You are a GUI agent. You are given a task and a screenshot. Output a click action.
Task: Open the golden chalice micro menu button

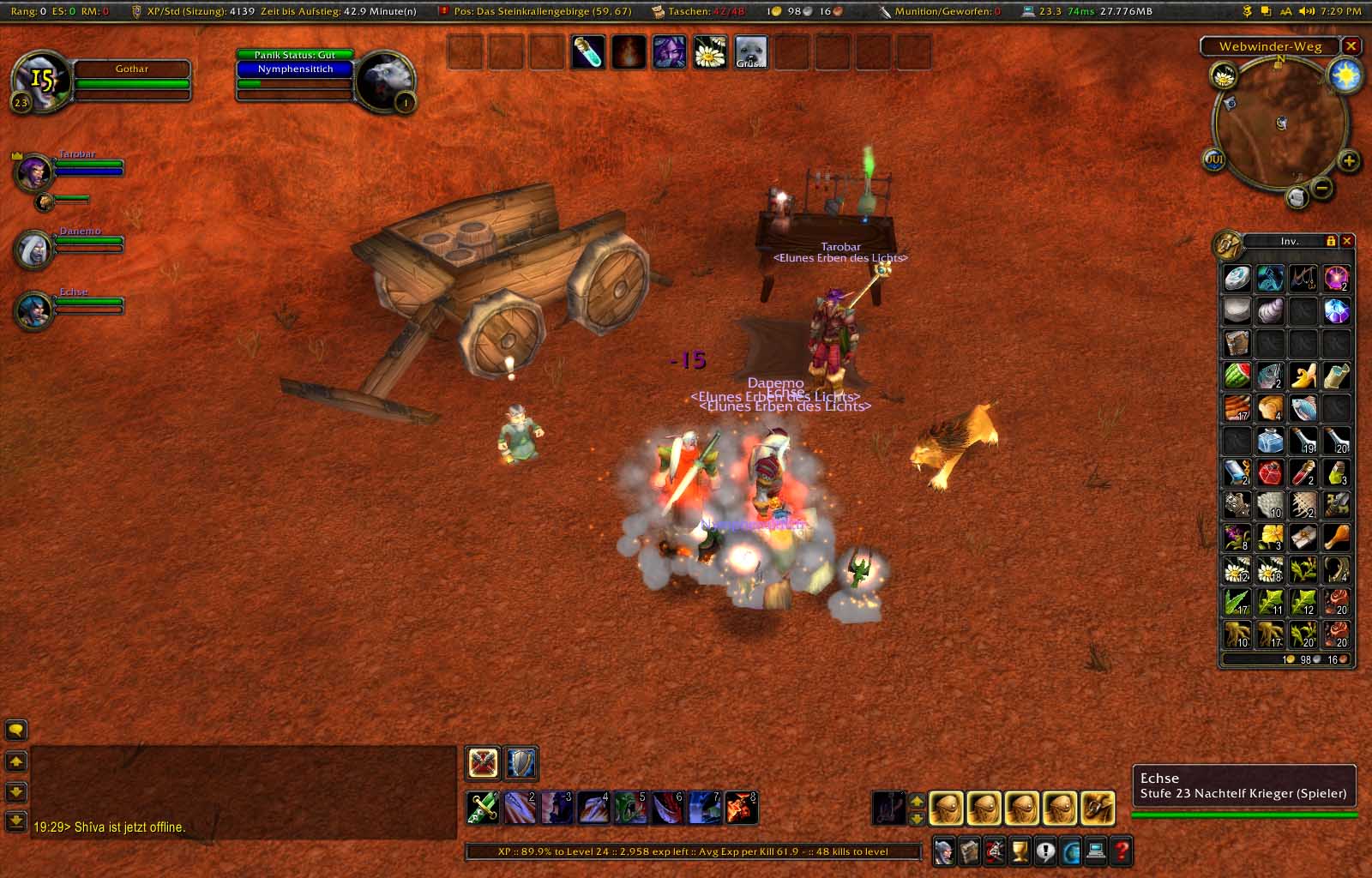click(1020, 851)
